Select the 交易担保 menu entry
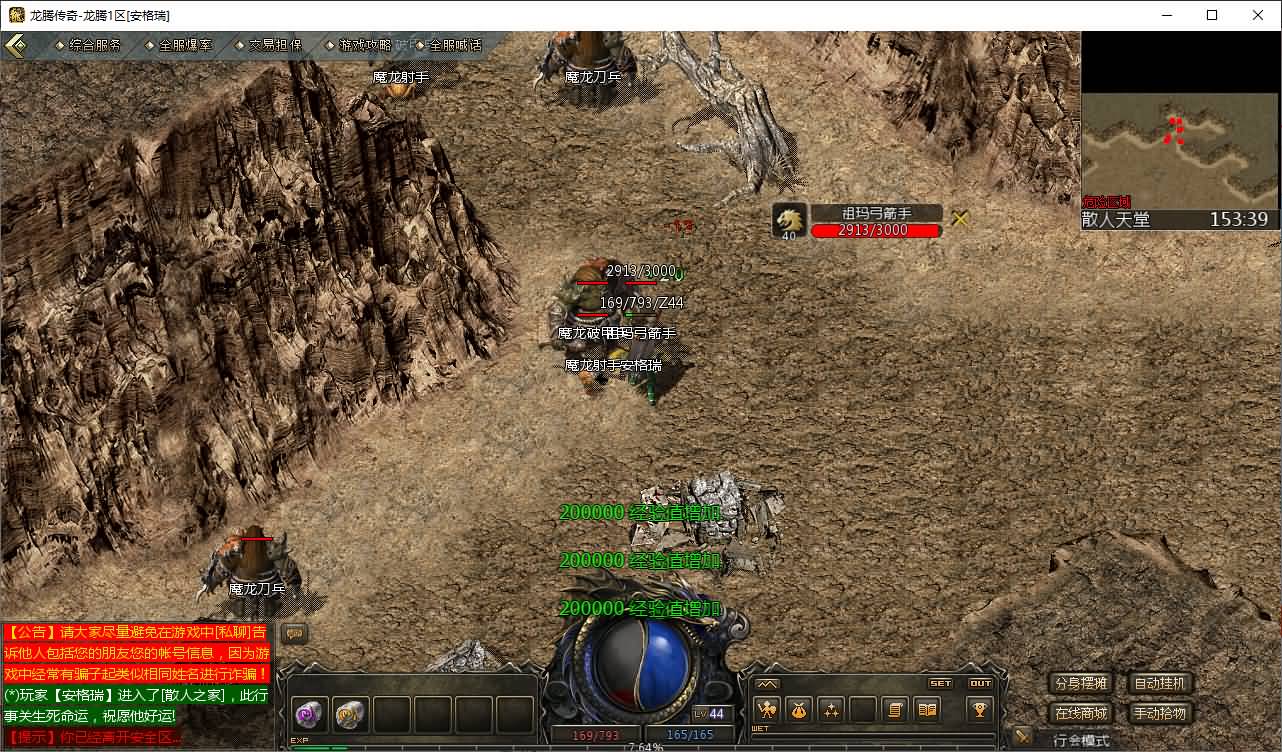Image resolution: width=1282 pixels, height=752 pixels. click(270, 45)
